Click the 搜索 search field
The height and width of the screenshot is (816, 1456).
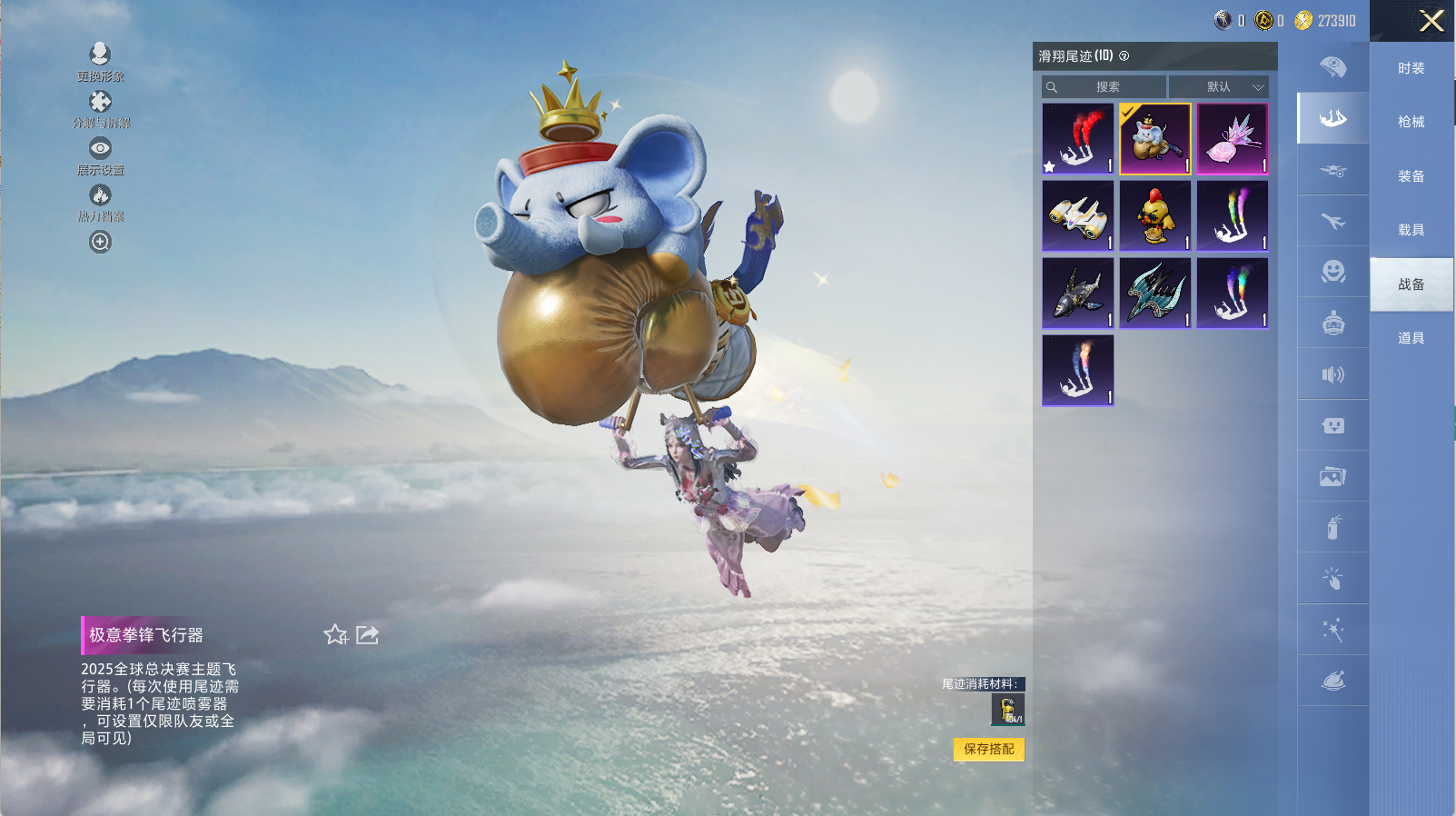click(x=1106, y=87)
